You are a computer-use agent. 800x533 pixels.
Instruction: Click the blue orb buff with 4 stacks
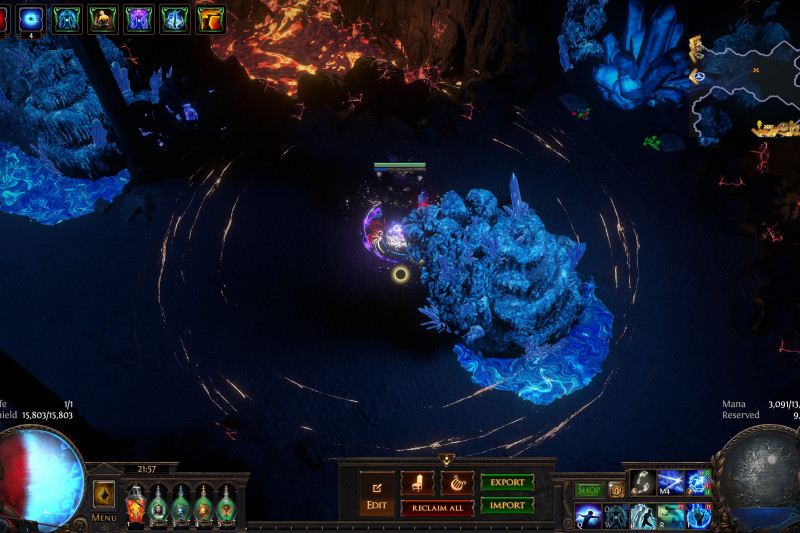tap(32, 18)
